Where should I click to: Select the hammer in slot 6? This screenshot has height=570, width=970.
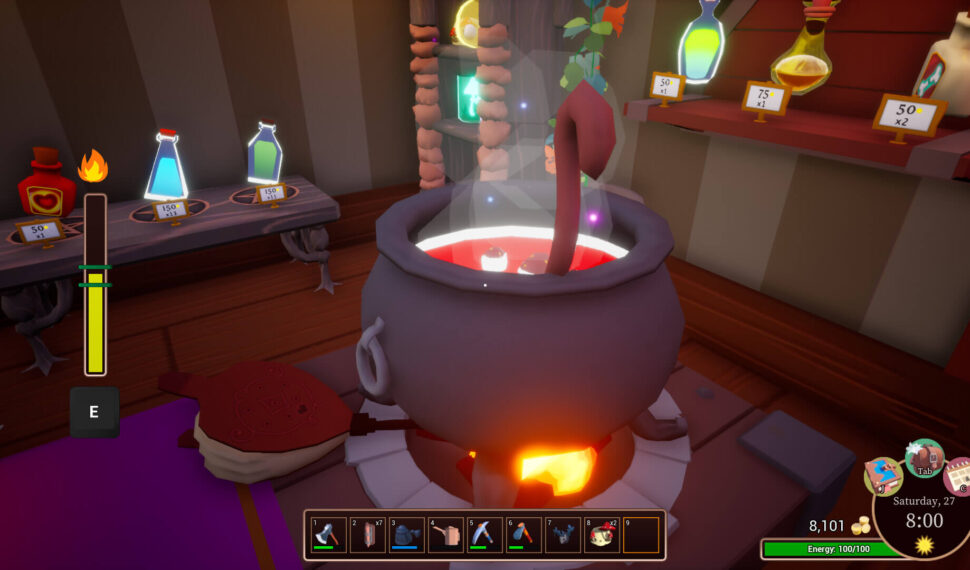click(524, 535)
